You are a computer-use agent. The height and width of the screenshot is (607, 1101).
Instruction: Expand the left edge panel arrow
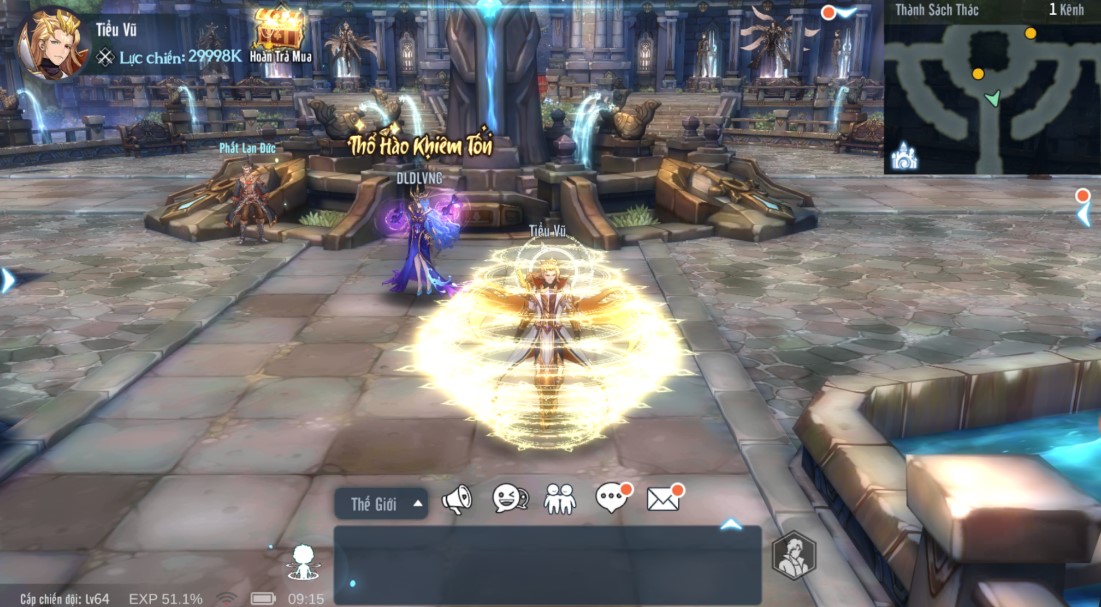8,280
